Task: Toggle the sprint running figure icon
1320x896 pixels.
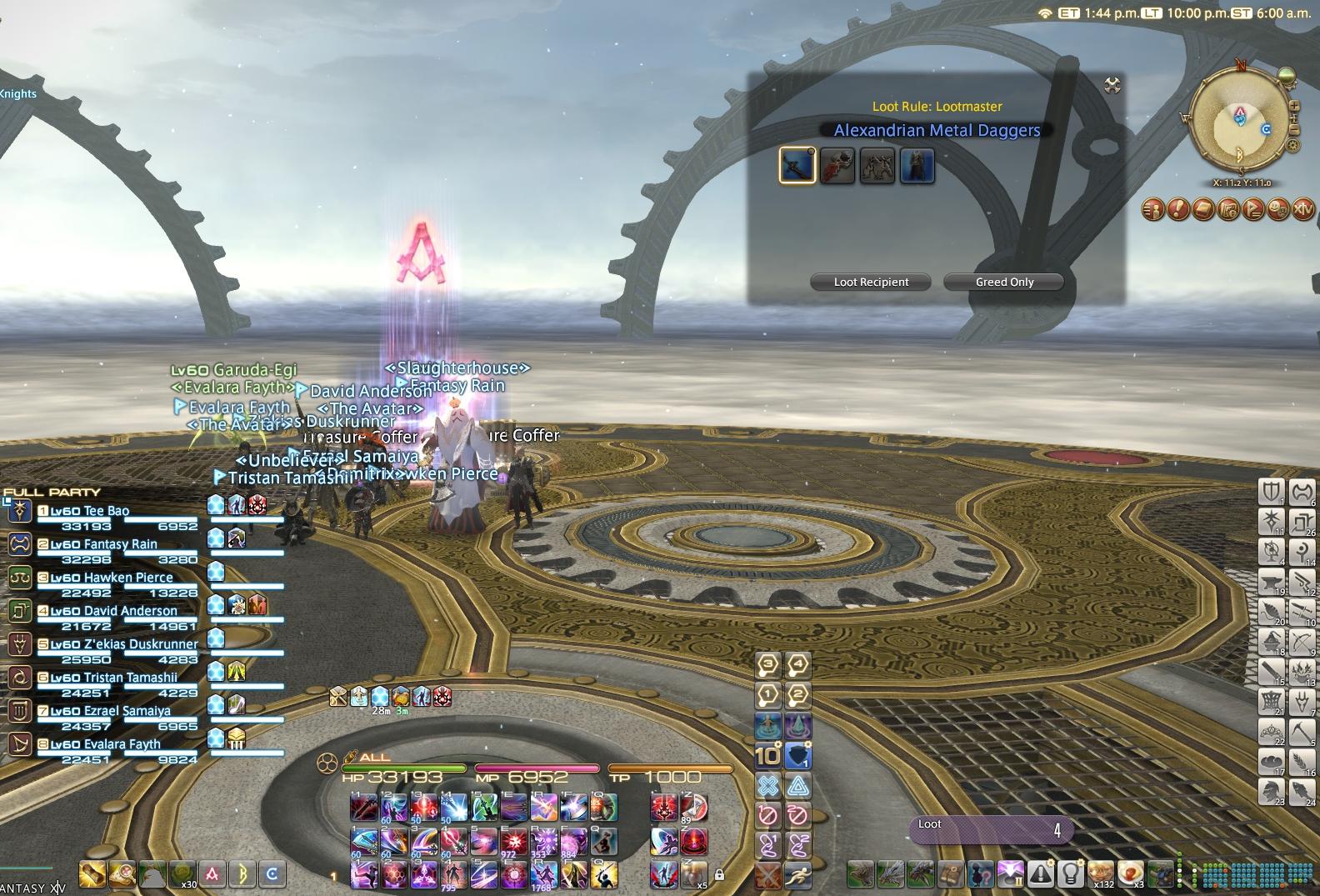Action: click(x=797, y=875)
